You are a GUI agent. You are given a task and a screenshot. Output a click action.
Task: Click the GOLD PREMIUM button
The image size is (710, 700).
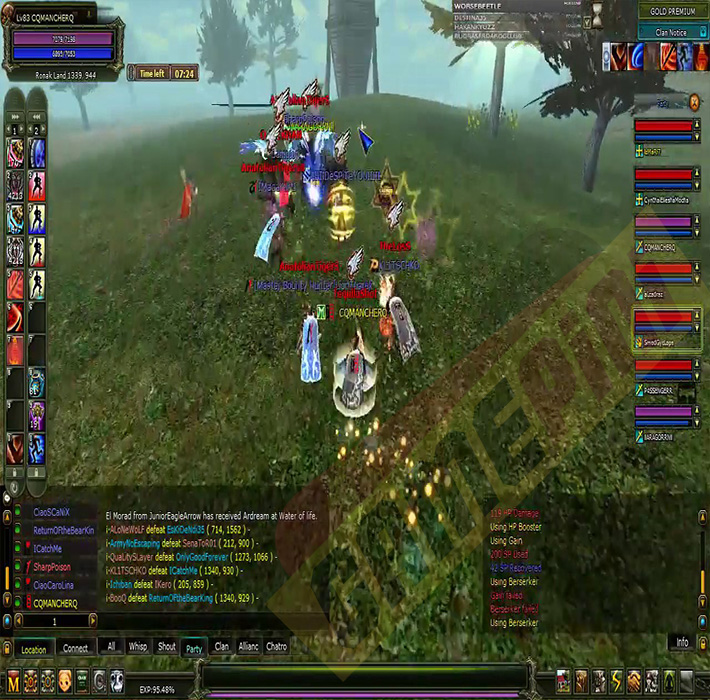click(x=671, y=11)
